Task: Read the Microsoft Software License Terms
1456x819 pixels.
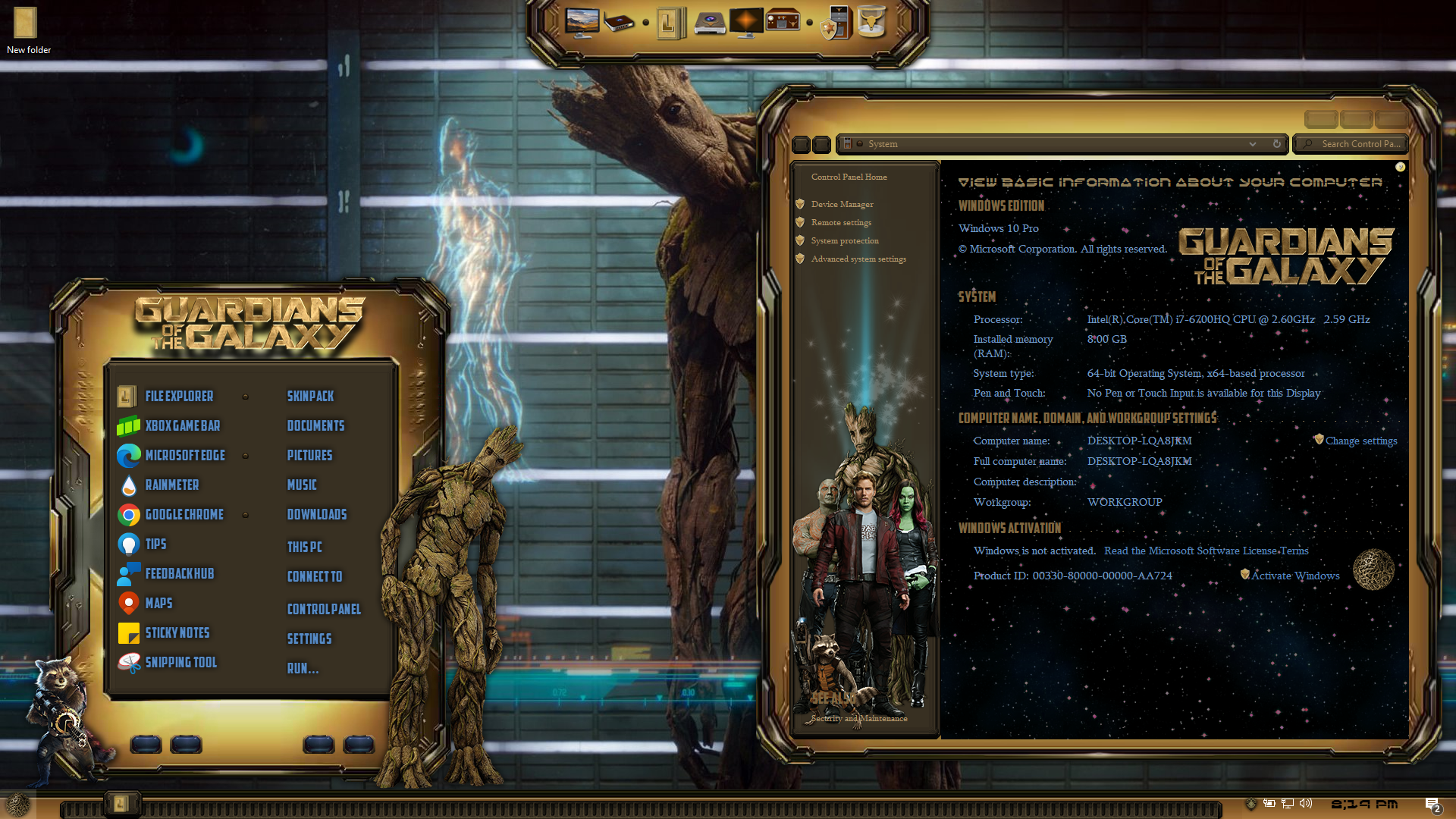Action: tap(1206, 551)
